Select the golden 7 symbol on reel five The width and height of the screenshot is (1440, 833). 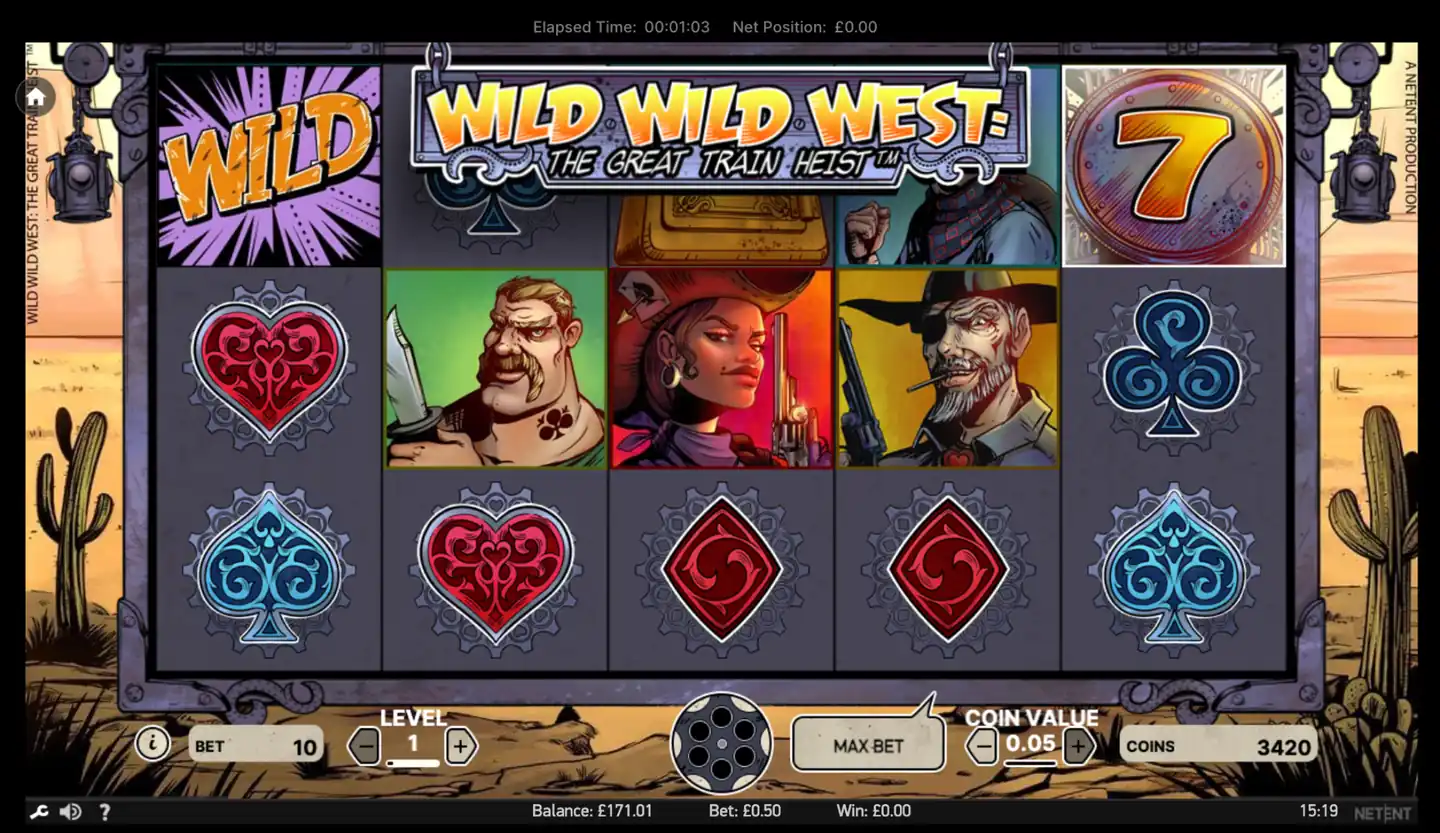pyautogui.click(x=1174, y=166)
